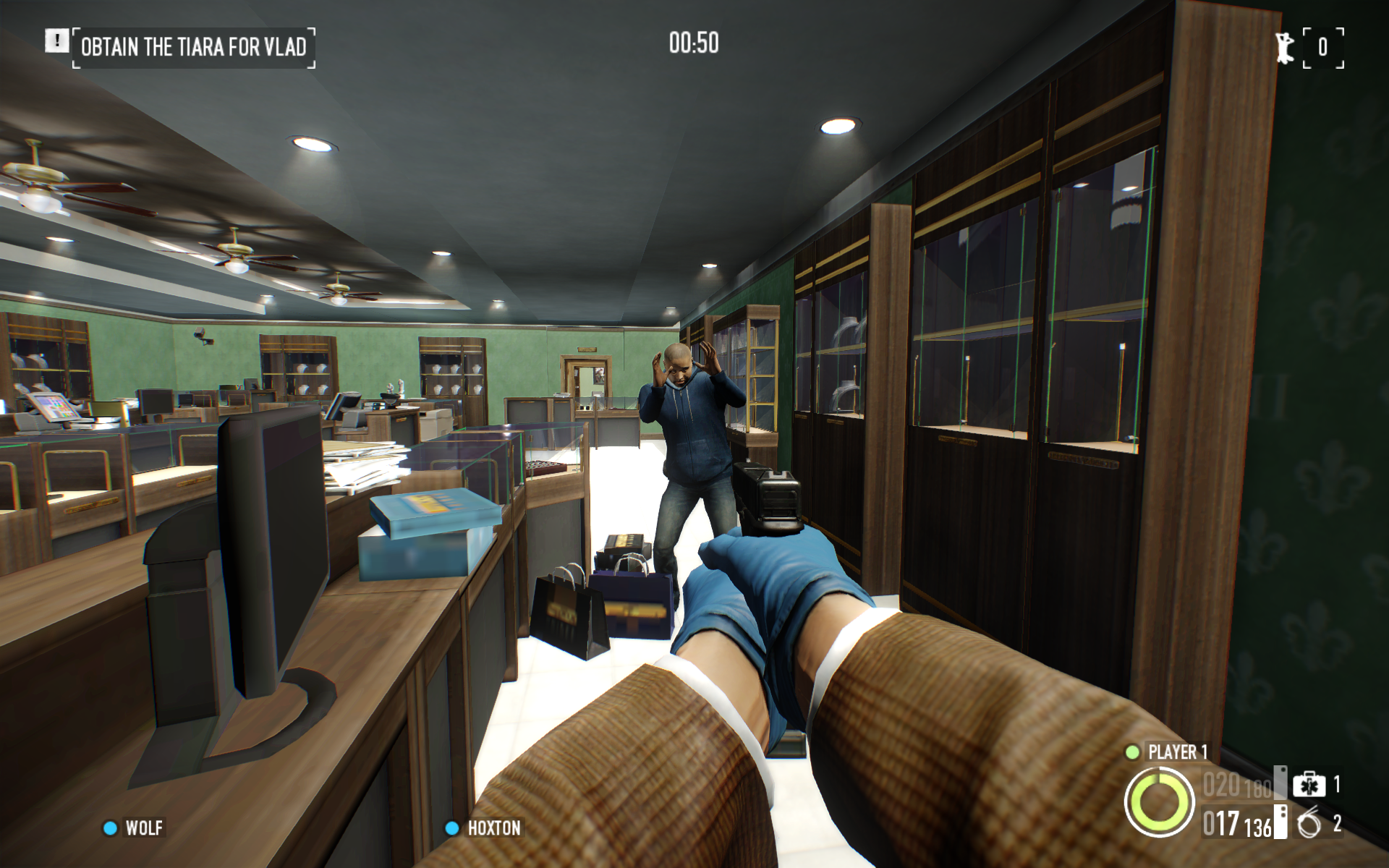The image size is (1389, 868).
Task: Select the hostage counter icon
Action: (1285, 48)
